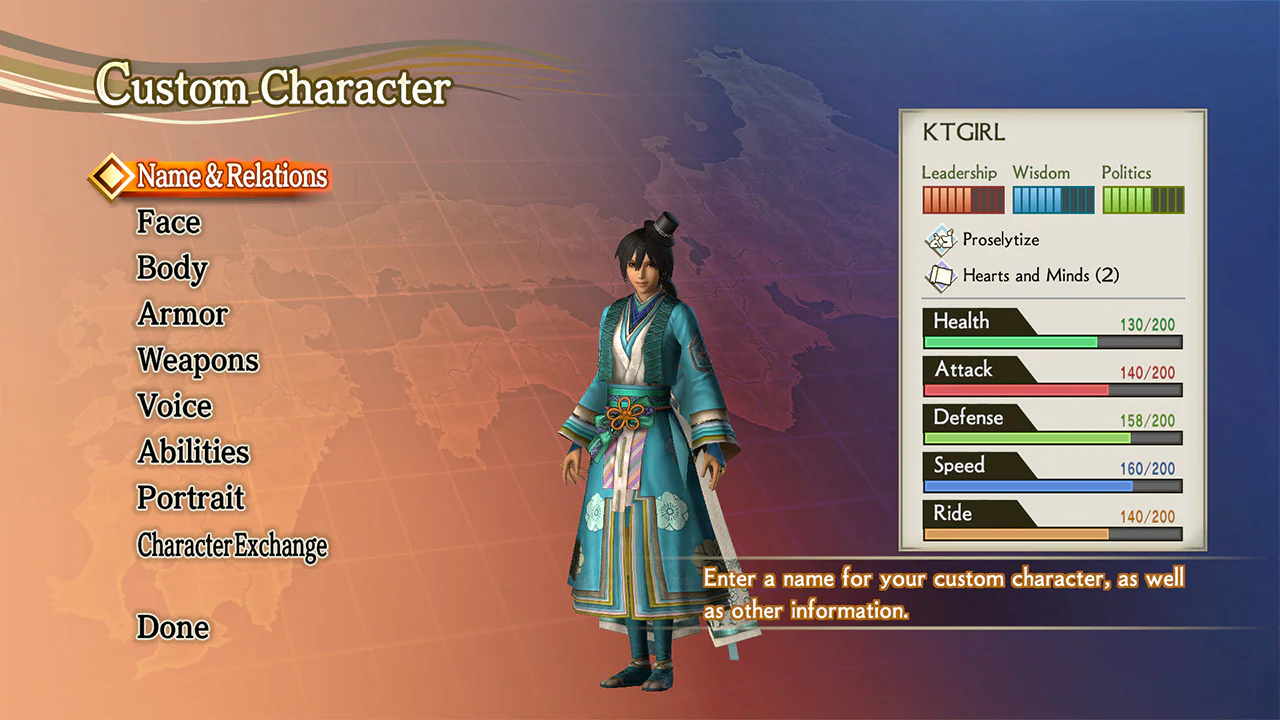Select the Armor option
The height and width of the screenshot is (720, 1280).
click(181, 314)
